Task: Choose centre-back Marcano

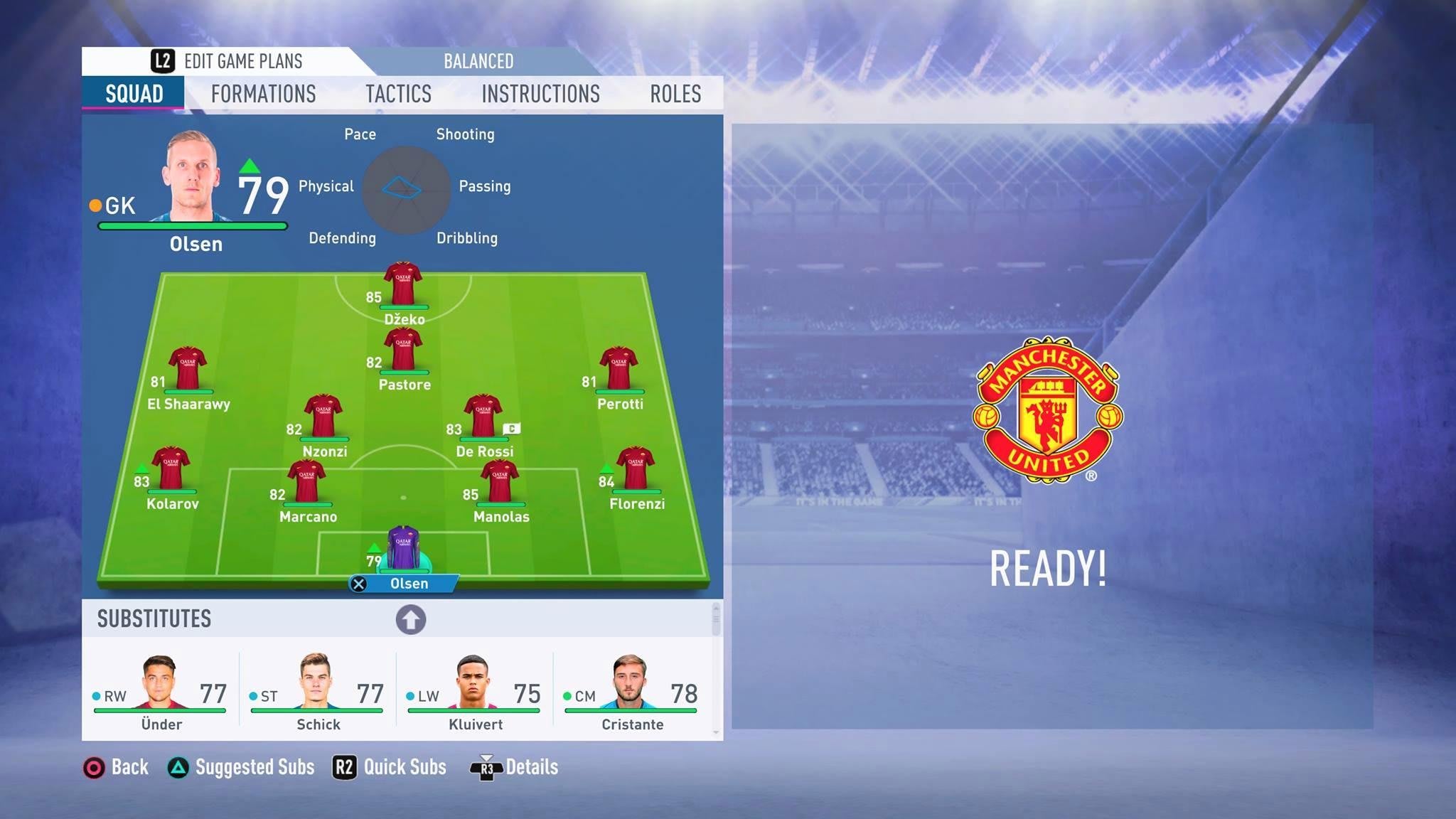Action: (x=306, y=482)
